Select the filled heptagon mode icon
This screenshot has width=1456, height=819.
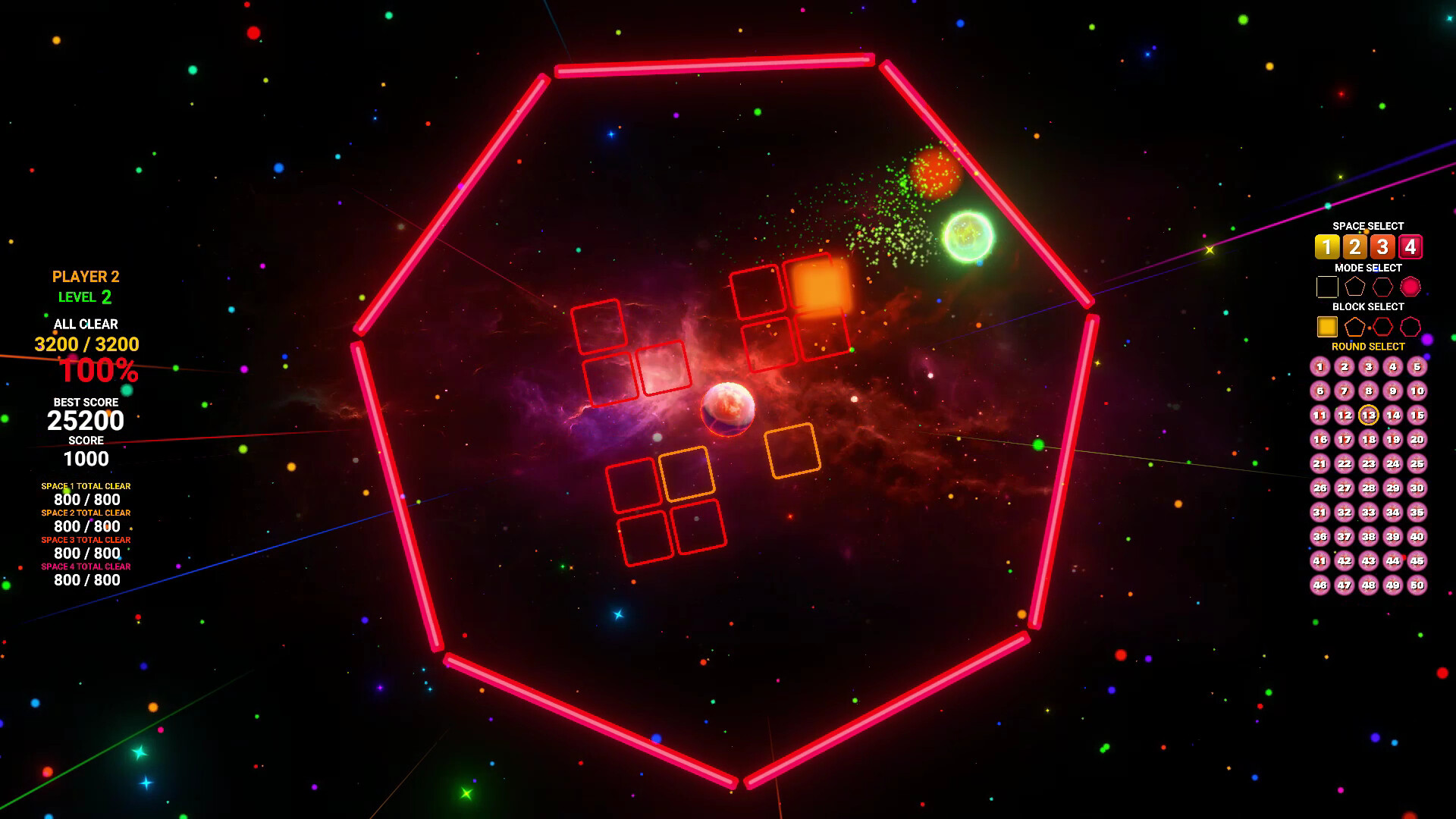(x=1410, y=286)
